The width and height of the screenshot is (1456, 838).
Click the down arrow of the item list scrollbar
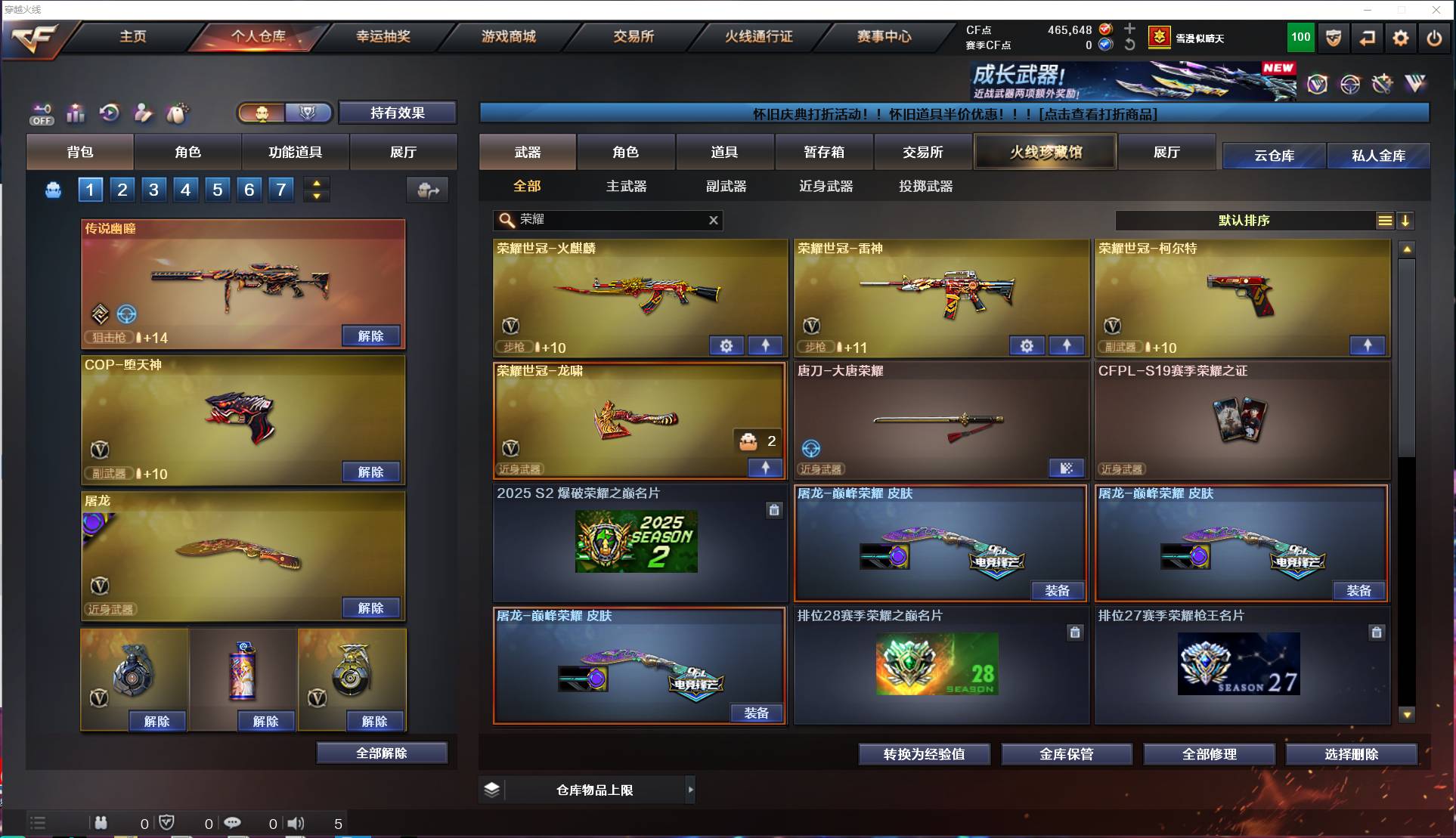(1407, 713)
